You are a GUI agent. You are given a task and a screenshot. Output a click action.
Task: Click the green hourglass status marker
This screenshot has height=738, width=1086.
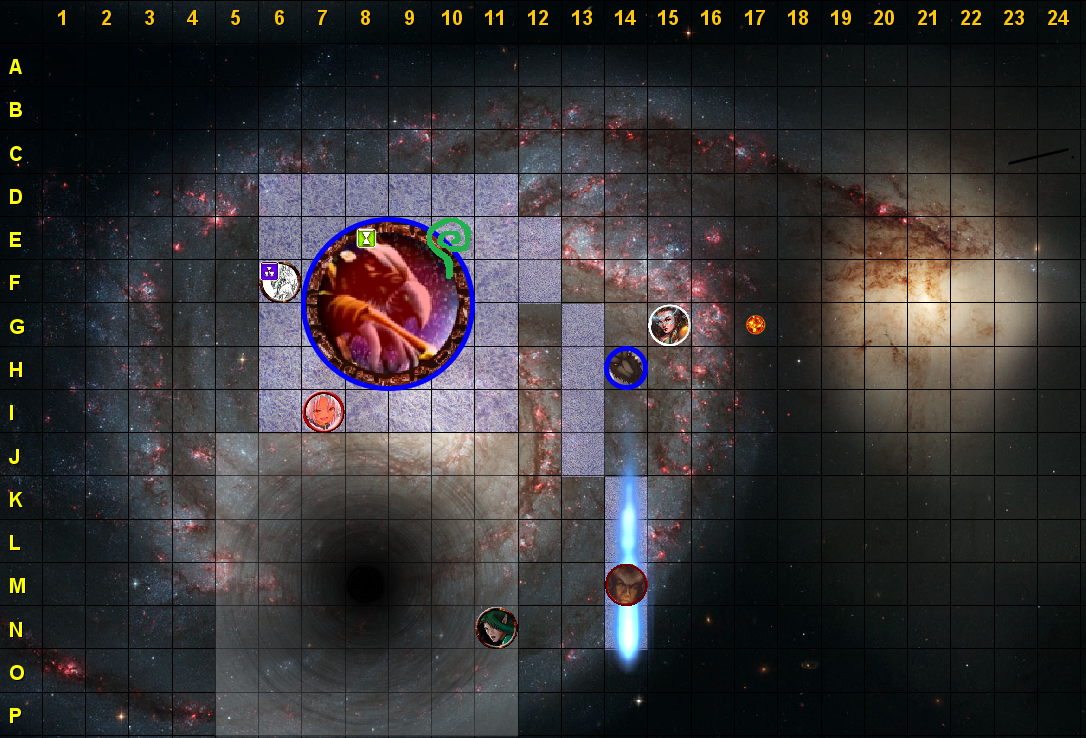pyautogui.click(x=367, y=238)
